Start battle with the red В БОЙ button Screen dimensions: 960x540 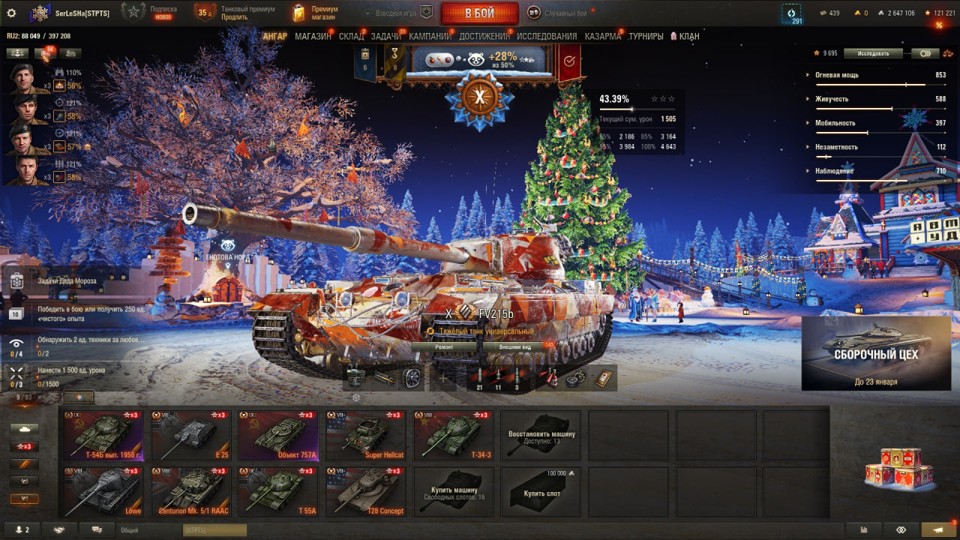479,13
